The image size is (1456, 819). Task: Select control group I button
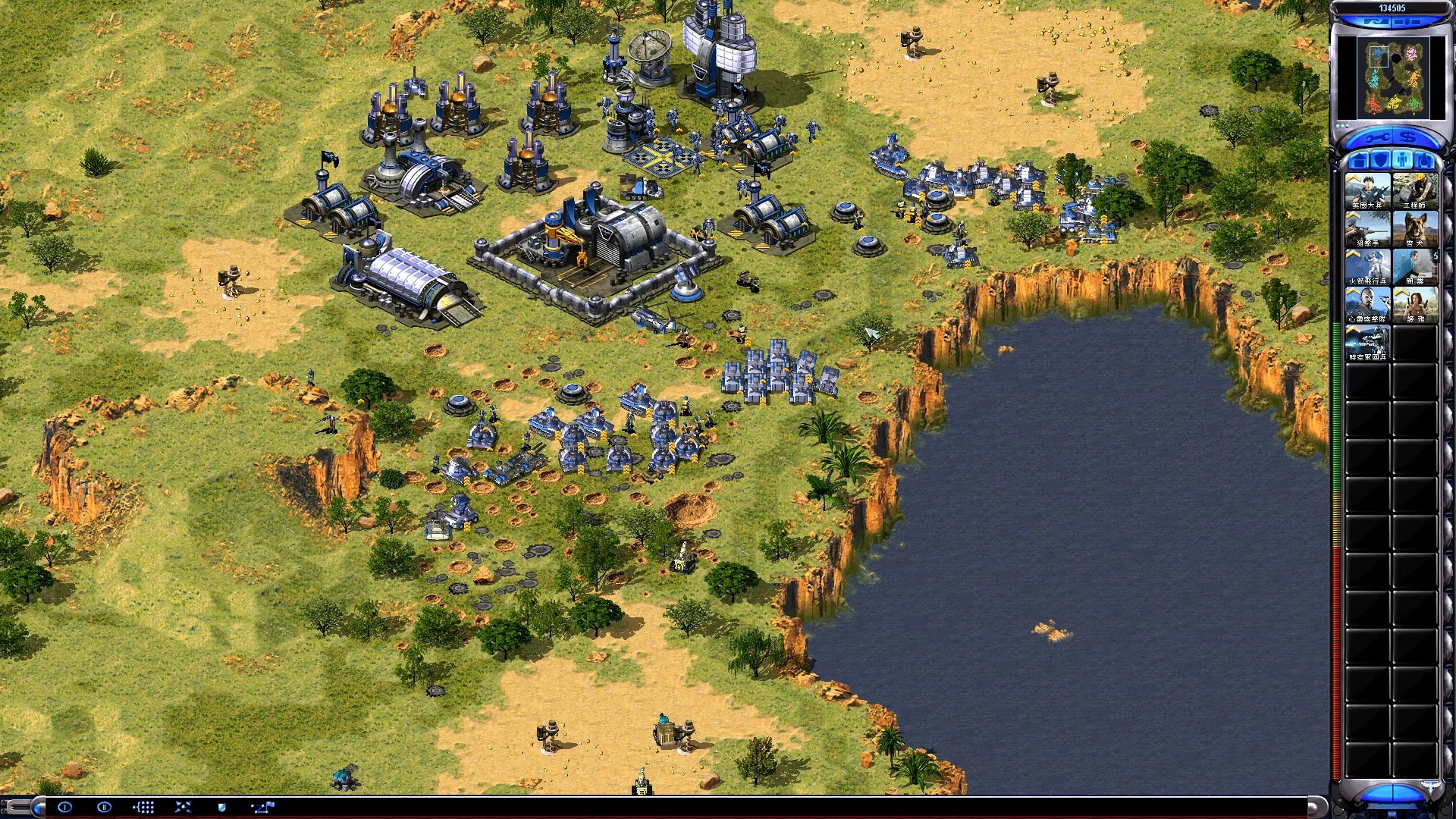pos(64,807)
